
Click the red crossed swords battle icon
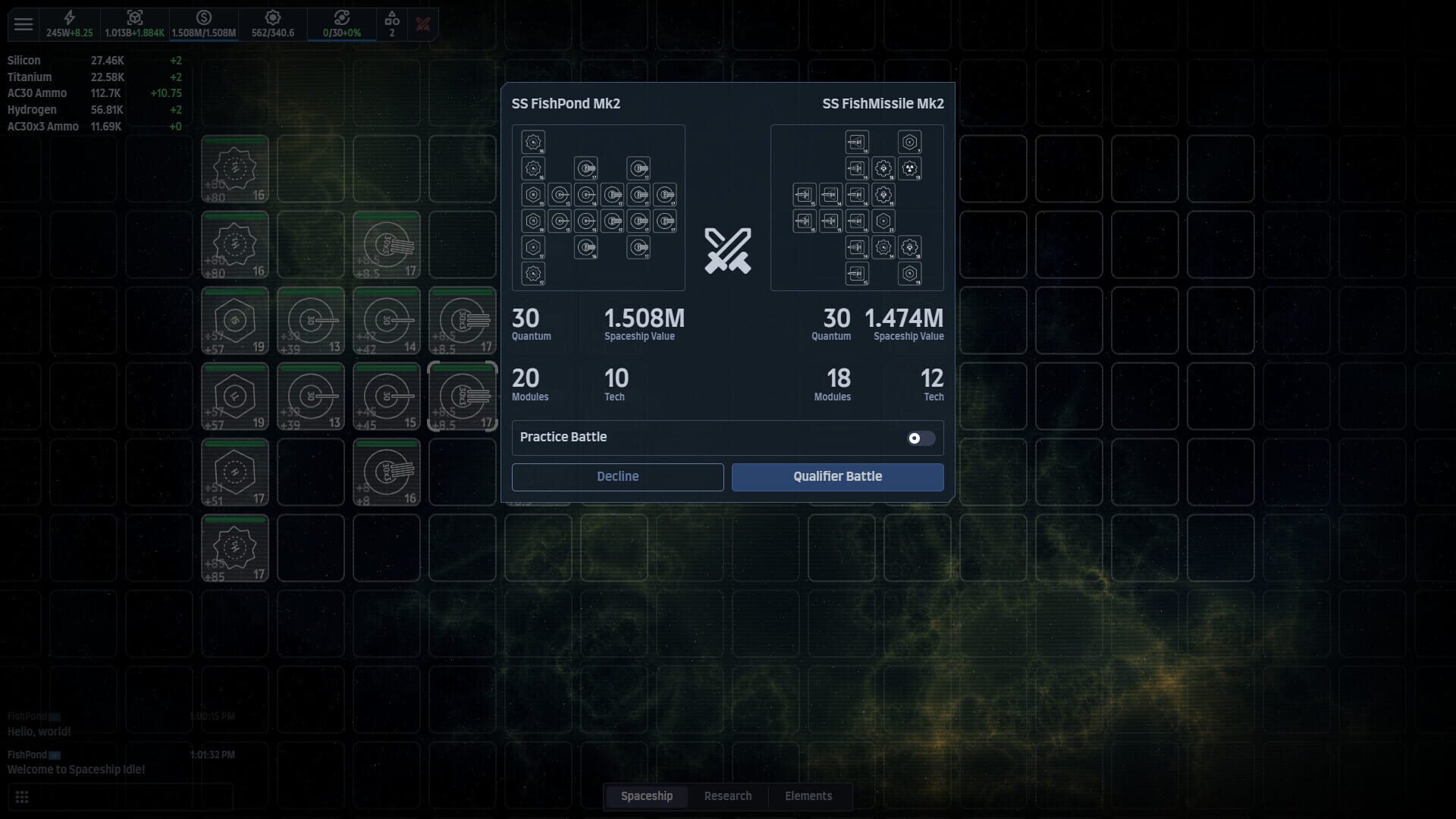pyautogui.click(x=423, y=24)
